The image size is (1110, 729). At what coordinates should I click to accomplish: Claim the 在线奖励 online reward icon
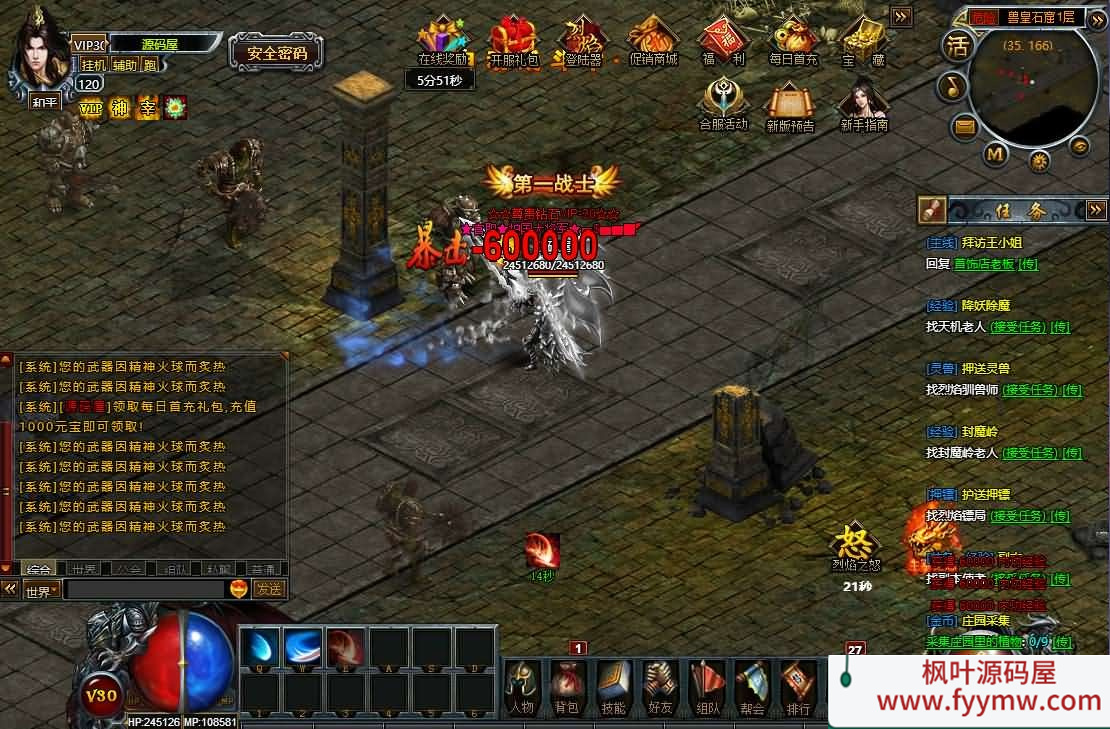pos(442,41)
